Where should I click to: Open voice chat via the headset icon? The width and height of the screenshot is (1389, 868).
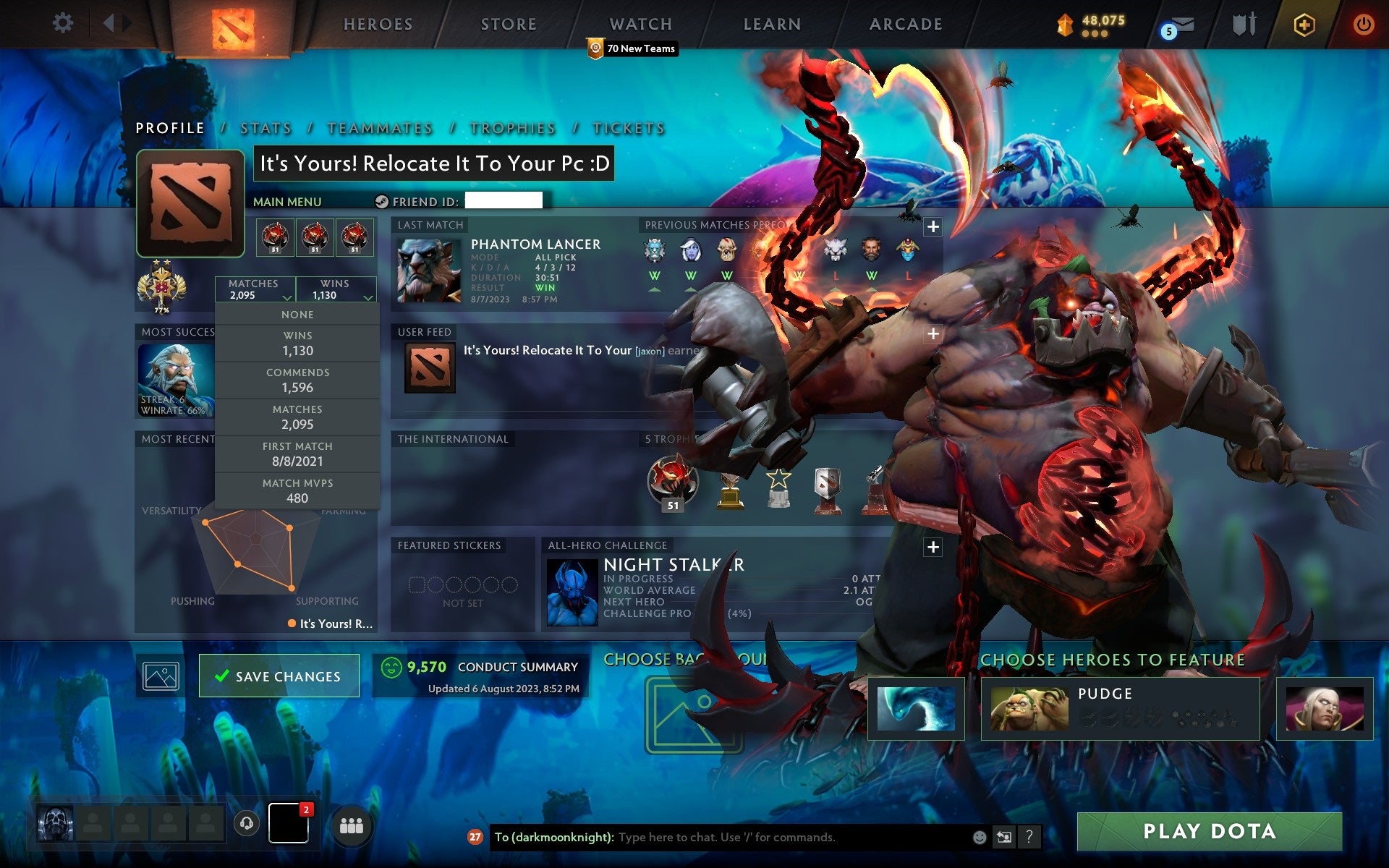click(246, 824)
